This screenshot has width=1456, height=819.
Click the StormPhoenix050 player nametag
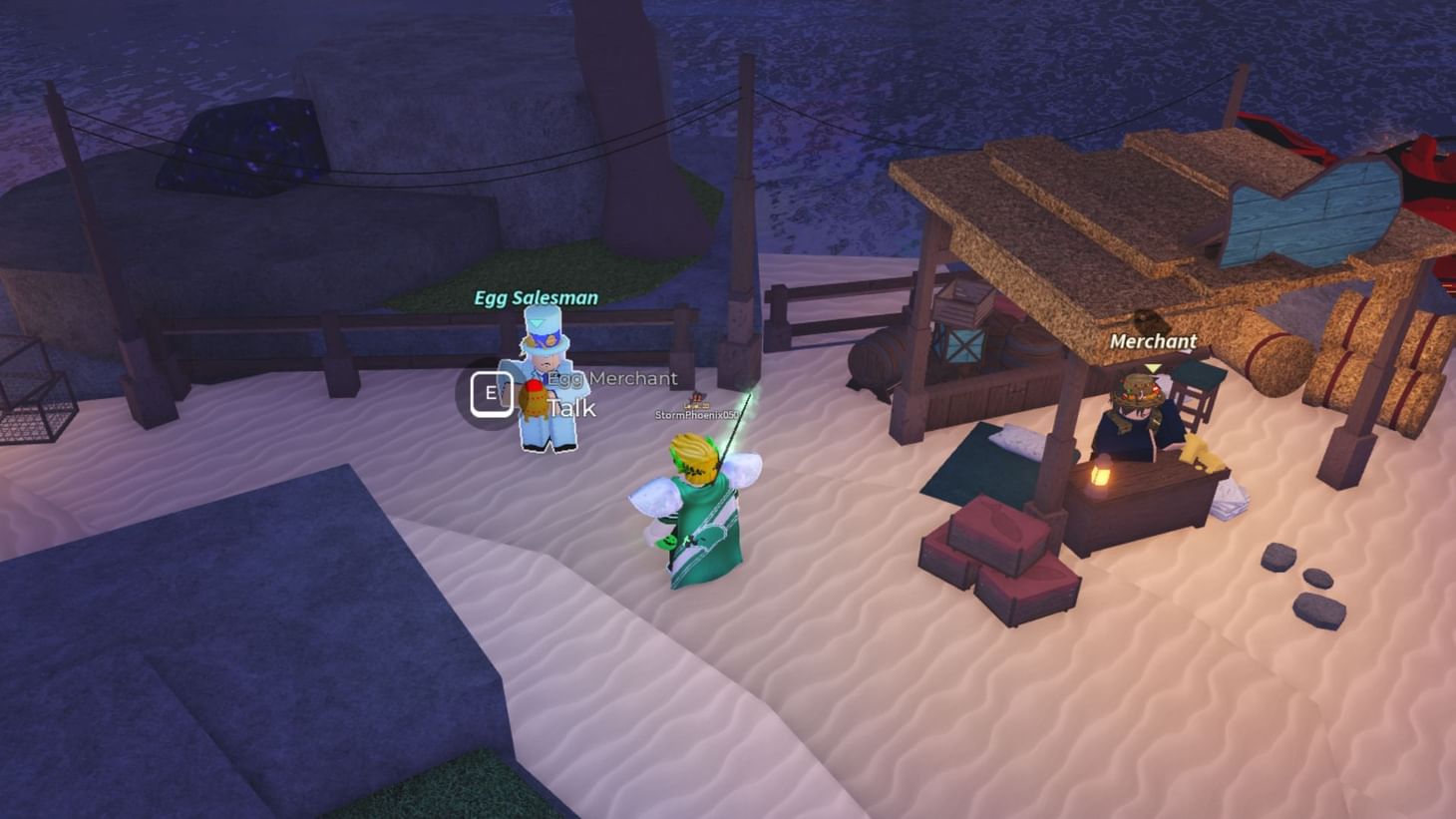(x=695, y=414)
